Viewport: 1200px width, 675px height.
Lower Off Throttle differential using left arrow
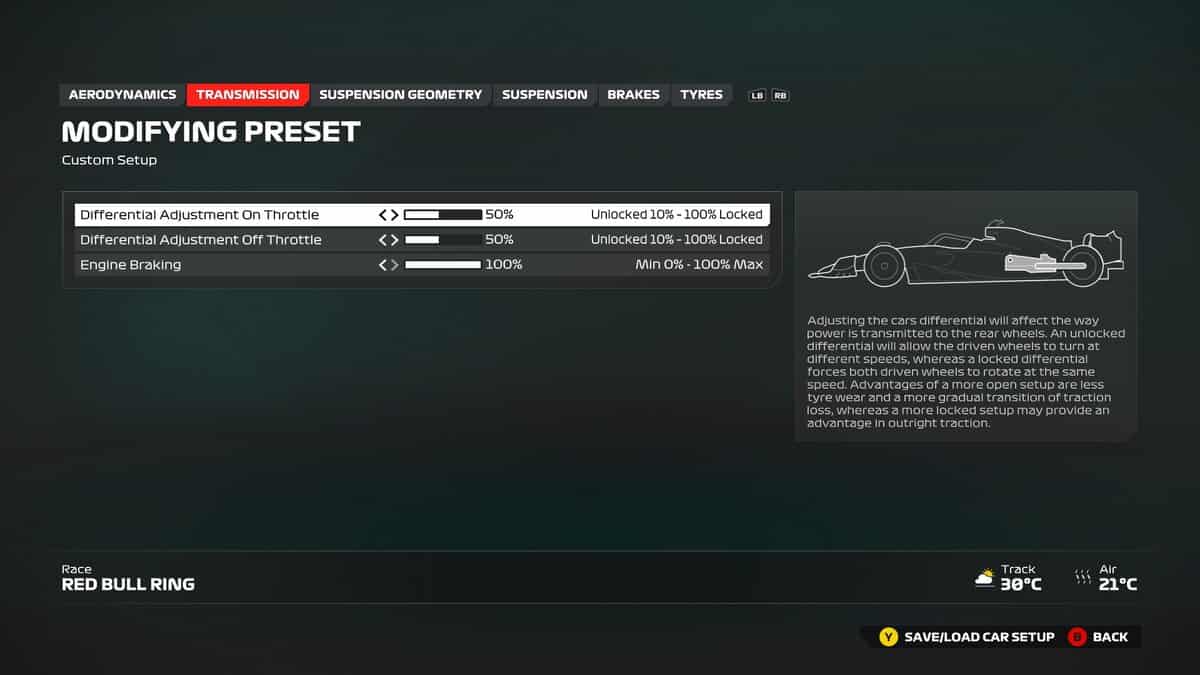383,240
